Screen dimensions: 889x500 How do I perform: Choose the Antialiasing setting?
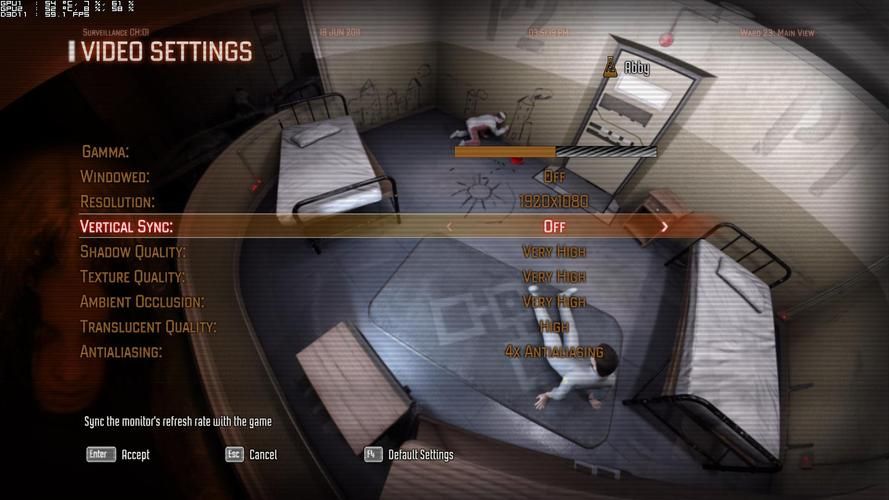[x=121, y=352]
